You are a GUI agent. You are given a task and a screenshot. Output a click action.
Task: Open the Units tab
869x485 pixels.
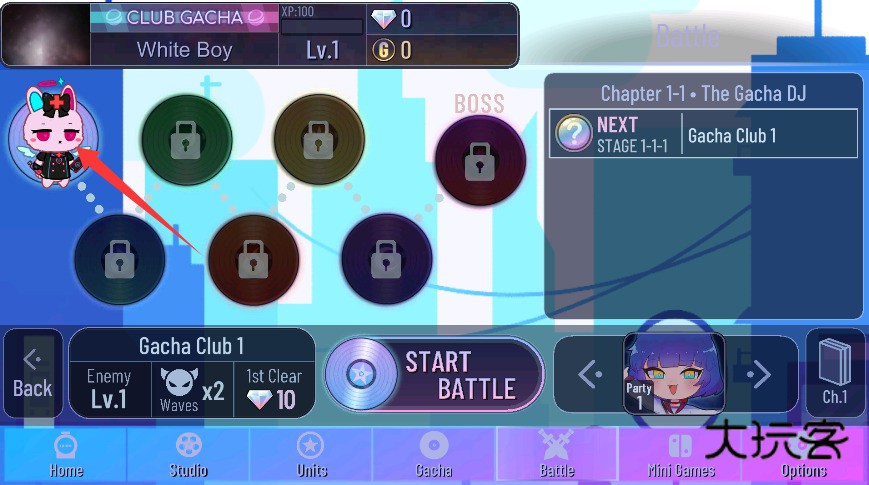pyautogui.click(x=311, y=455)
